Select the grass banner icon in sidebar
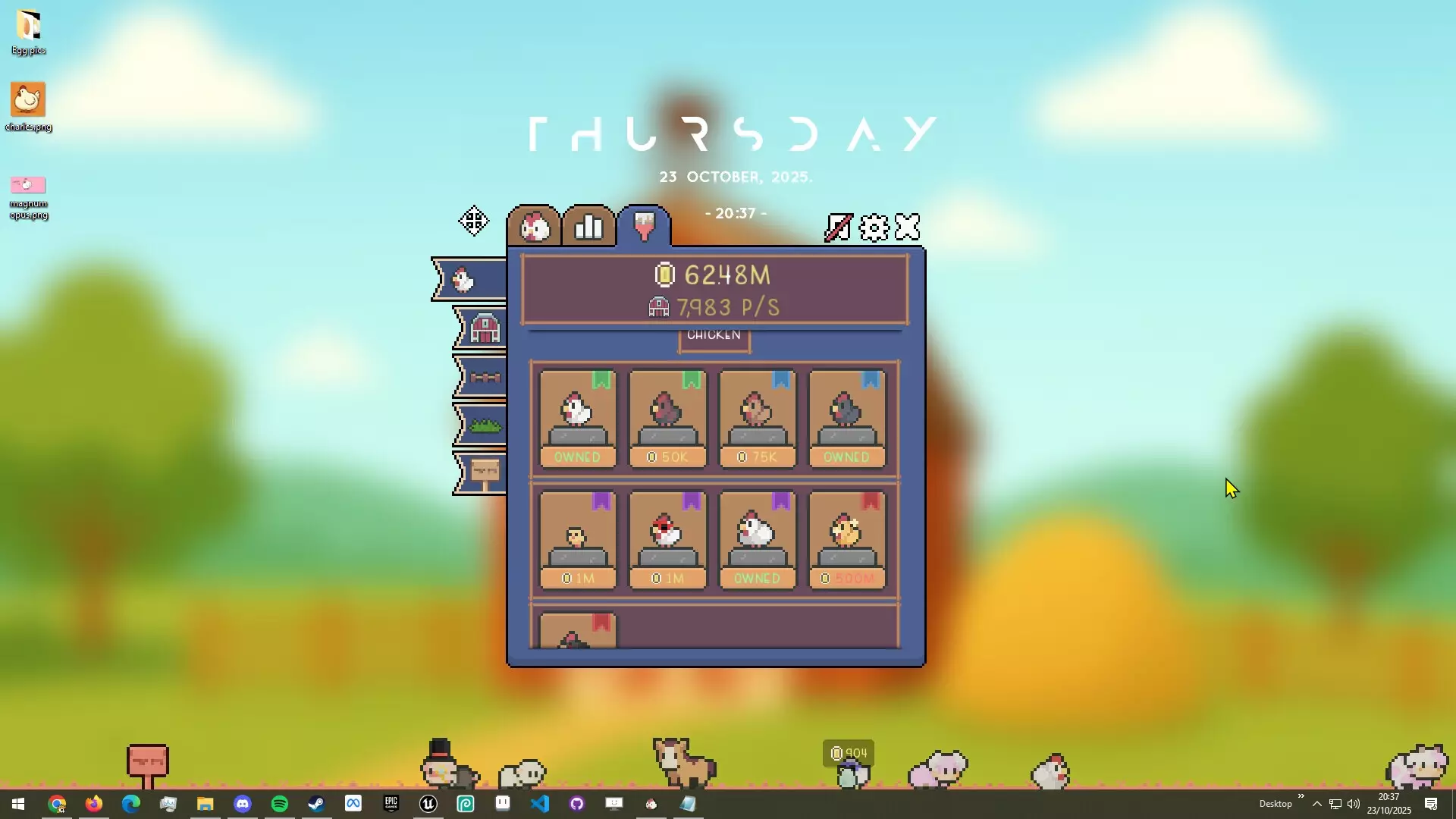Screen dimensions: 1456x819 pos(485,425)
